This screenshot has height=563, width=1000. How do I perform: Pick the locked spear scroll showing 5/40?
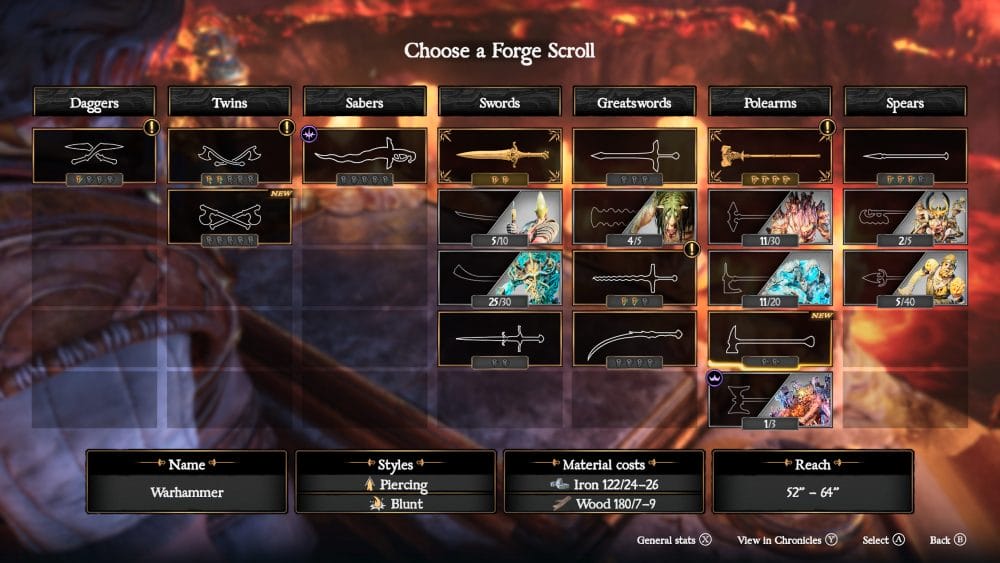[905, 277]
